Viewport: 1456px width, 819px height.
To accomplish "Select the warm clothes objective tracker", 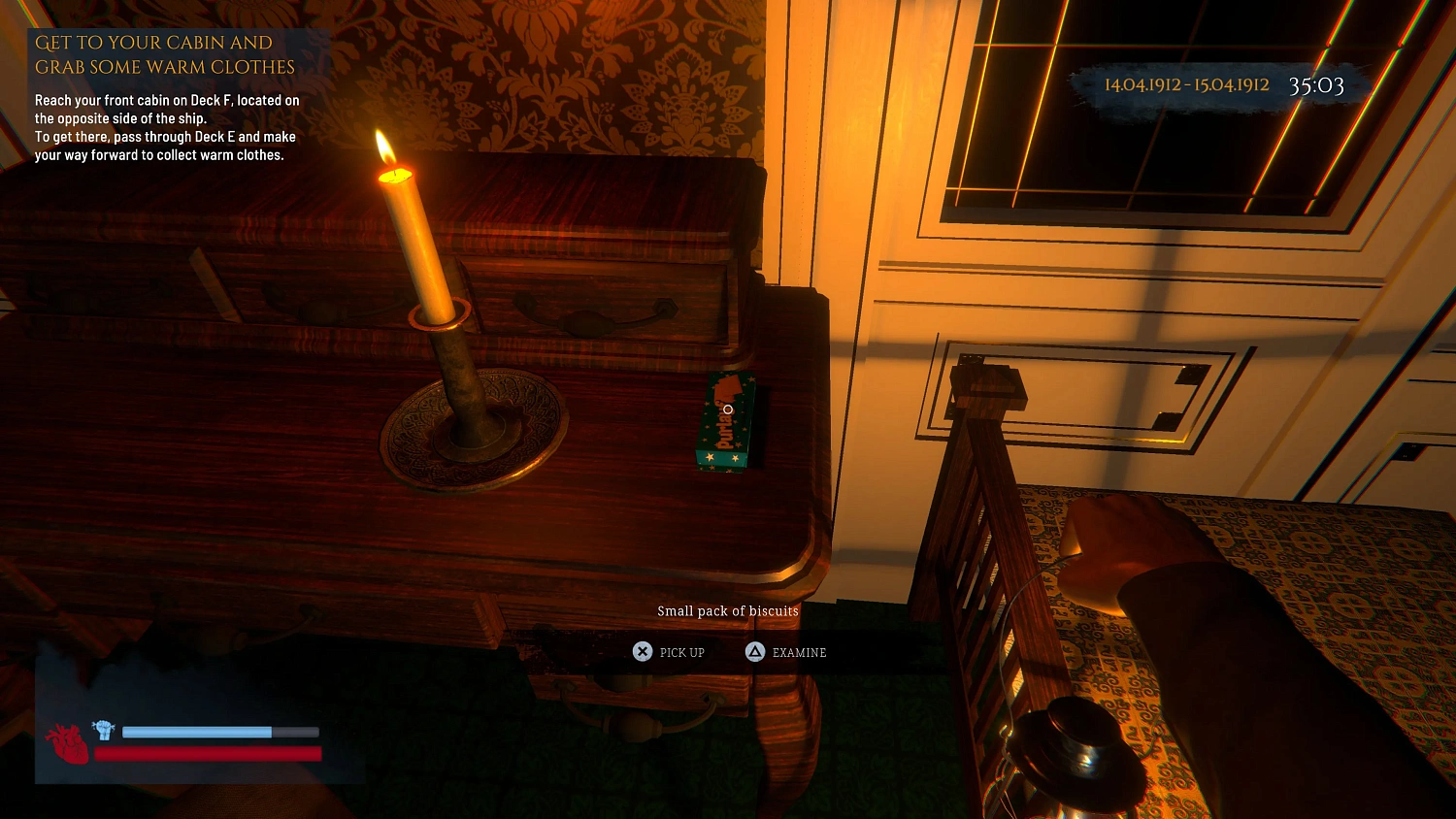I will point(166,97).
